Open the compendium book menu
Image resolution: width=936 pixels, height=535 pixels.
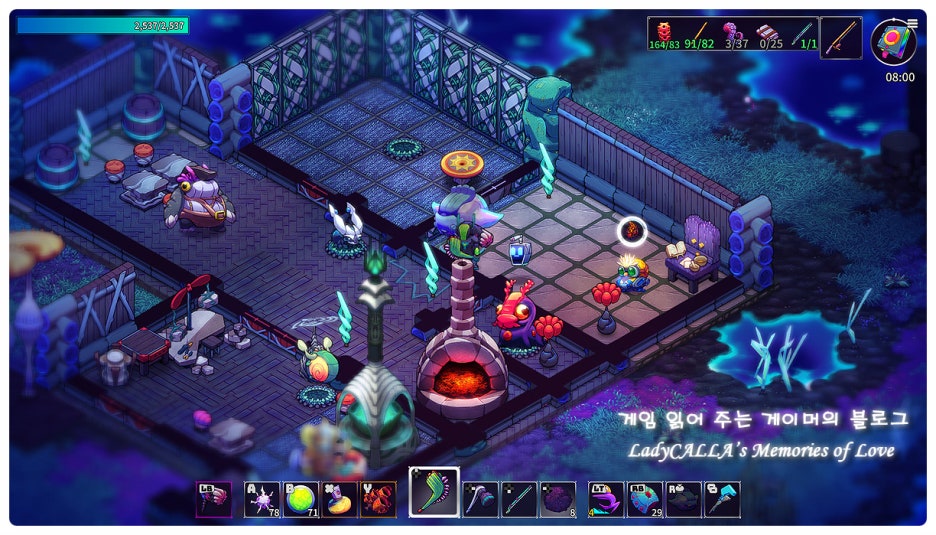pos(891,42)
